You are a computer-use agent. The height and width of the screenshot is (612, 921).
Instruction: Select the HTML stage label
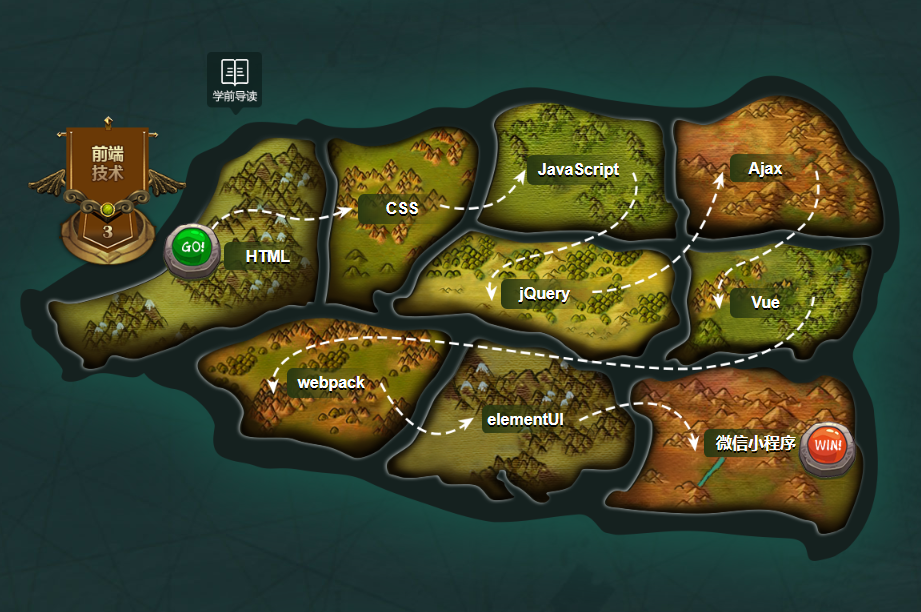tap(267, 256)
